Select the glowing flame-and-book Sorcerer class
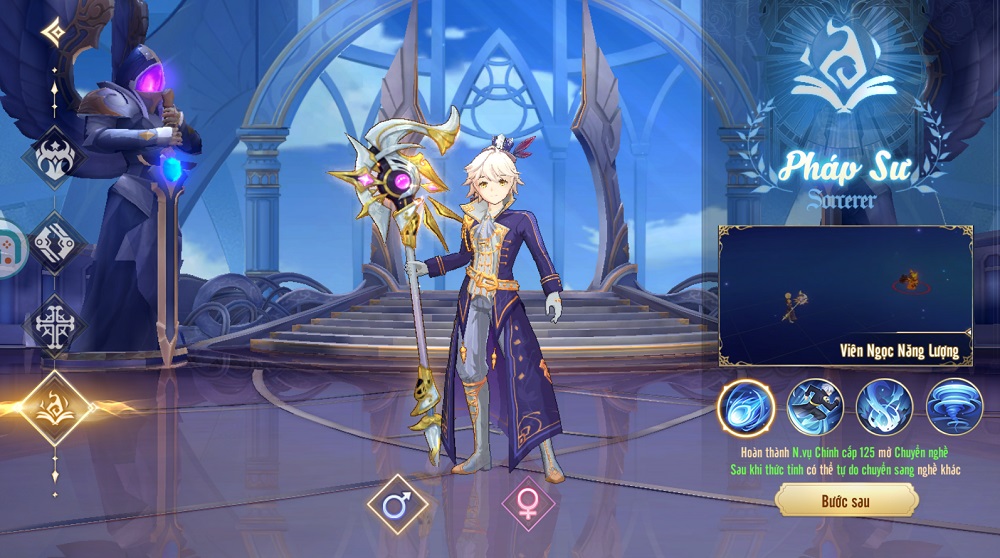The height and width of the screenshot is (558, 1000). tap(55, 408)
